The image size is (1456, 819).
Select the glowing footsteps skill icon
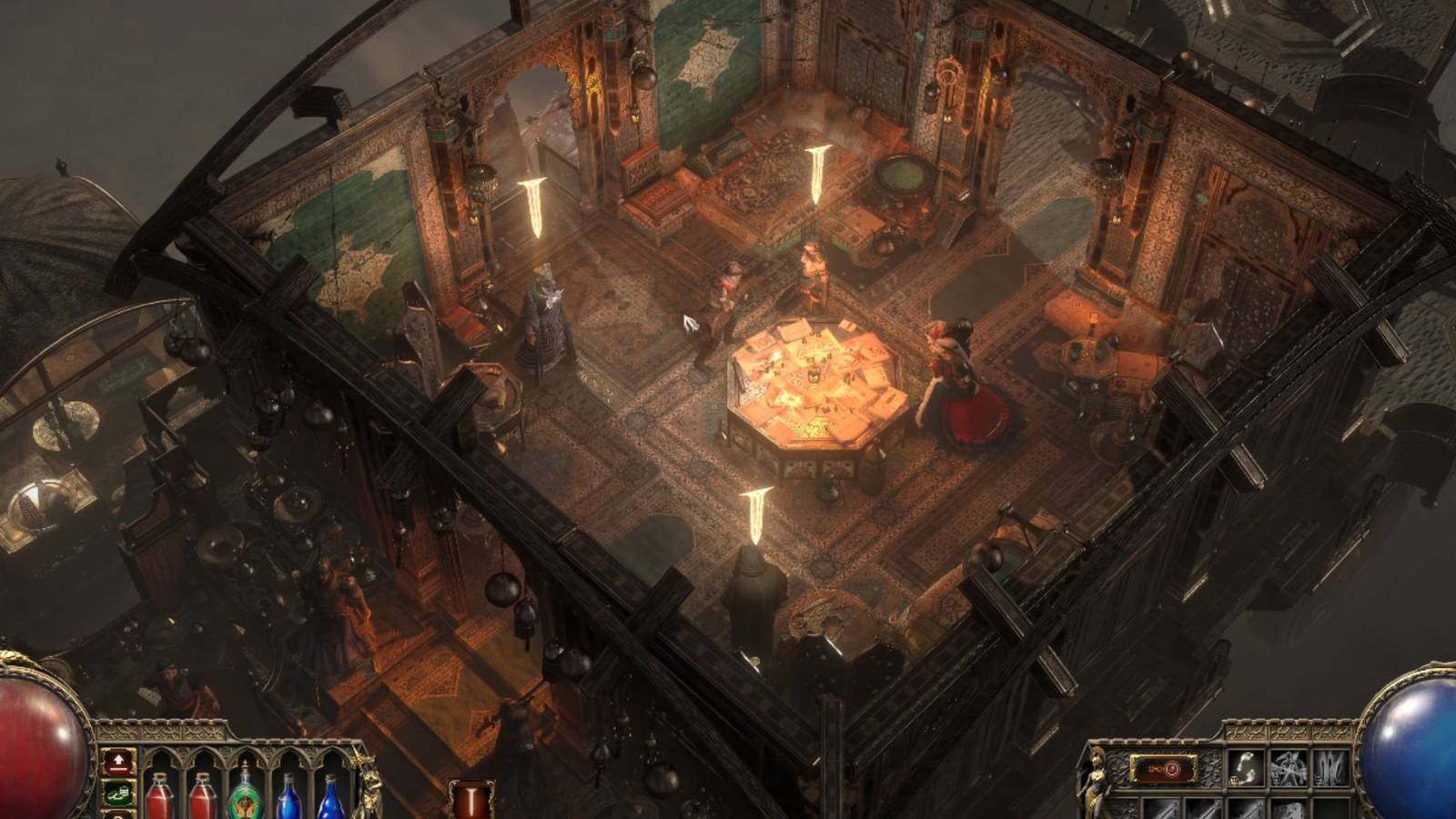point(1246,767)
